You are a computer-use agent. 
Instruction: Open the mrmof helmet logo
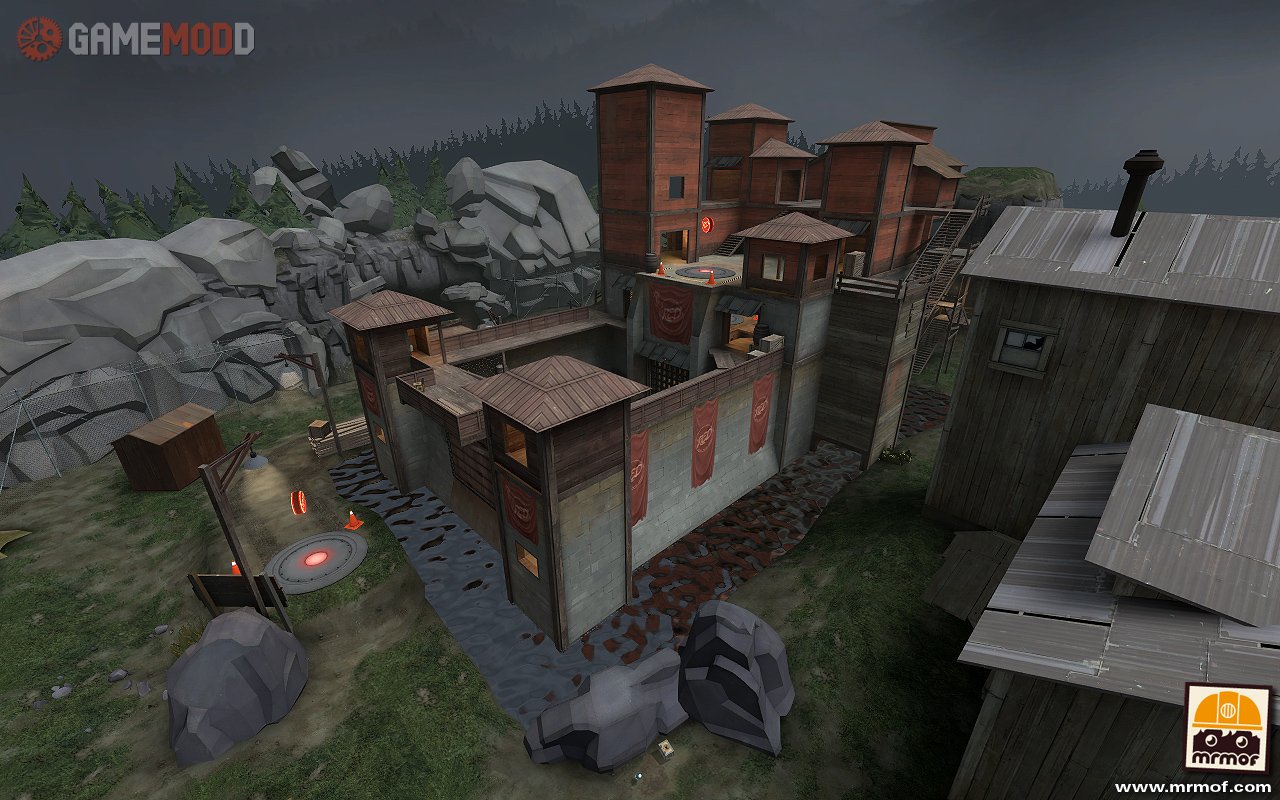[1227, 728]
